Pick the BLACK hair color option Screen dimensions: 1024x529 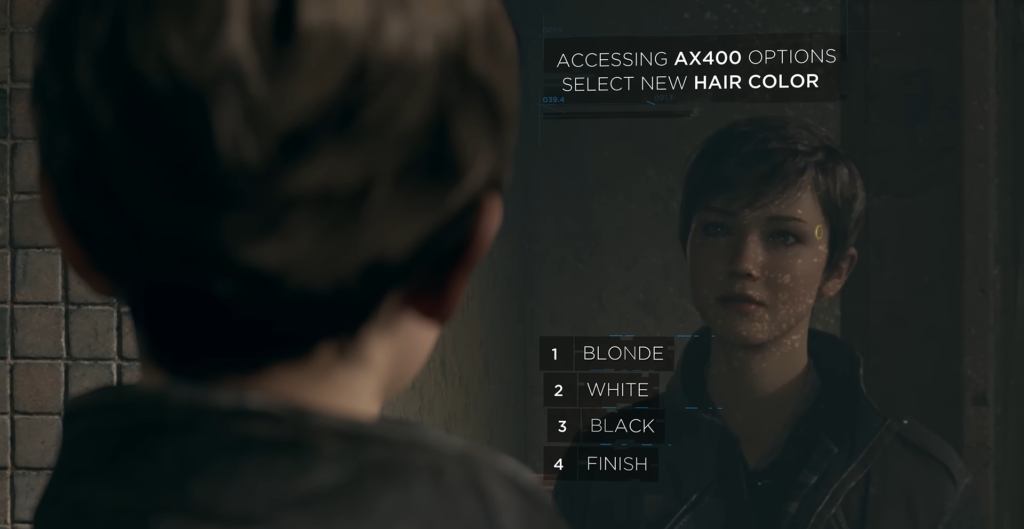[621, 426]
